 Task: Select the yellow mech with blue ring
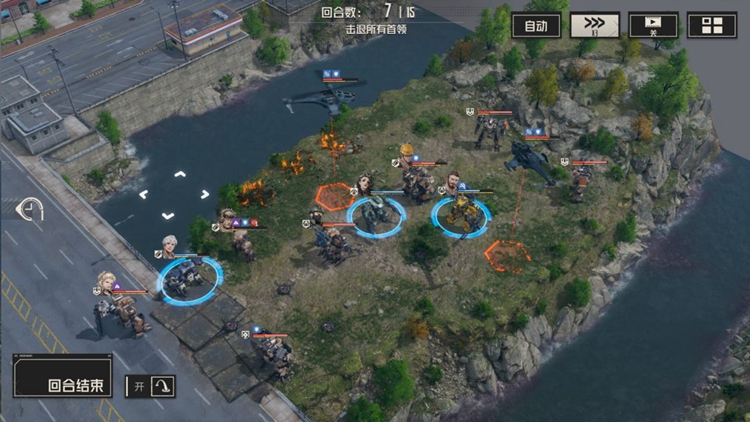click(x=460, y=215)
